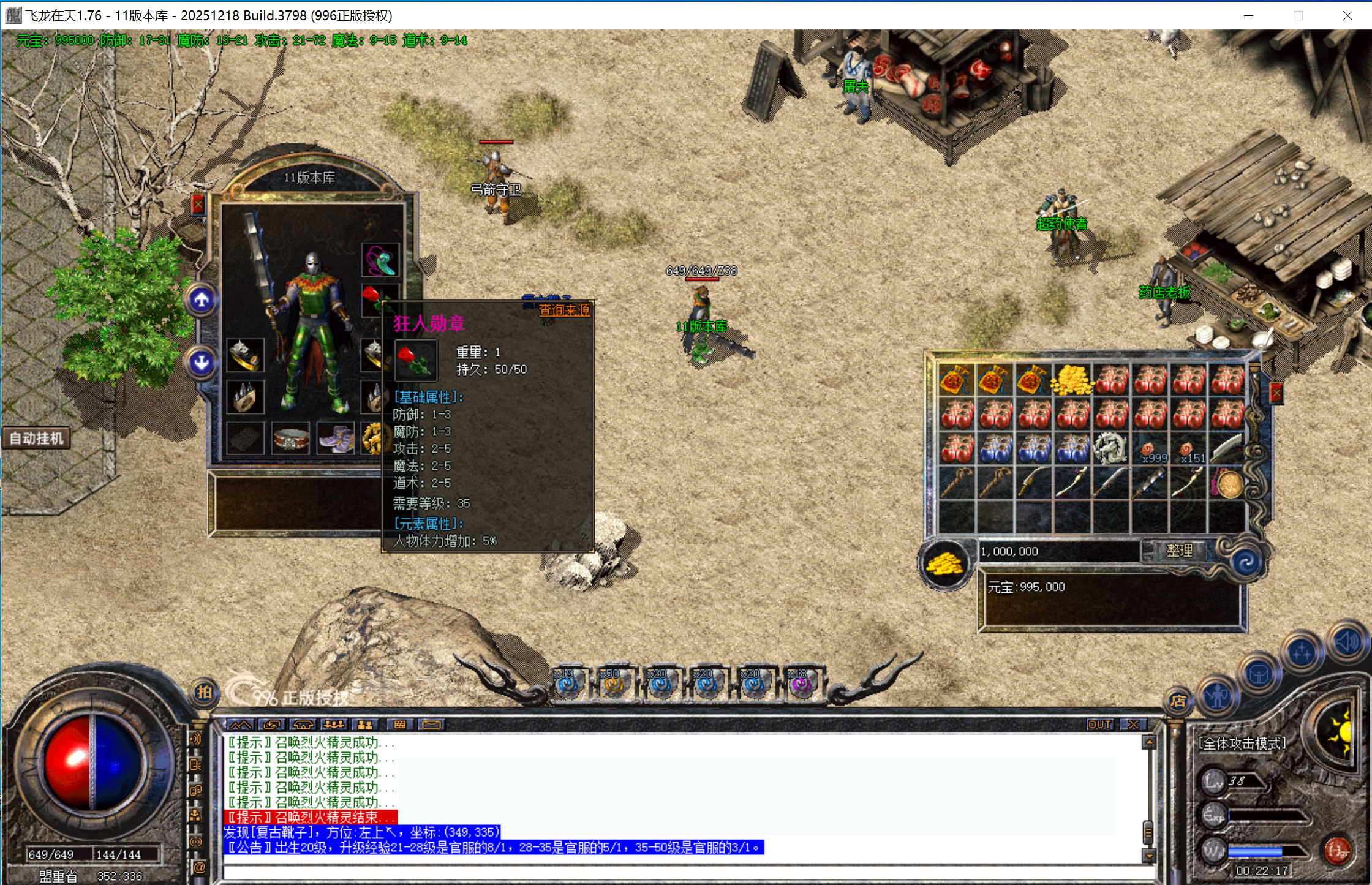Screen dimensions: 1372x885
Task: Select the gold coin pile in bag
Action: click(x=1071, y=380)
